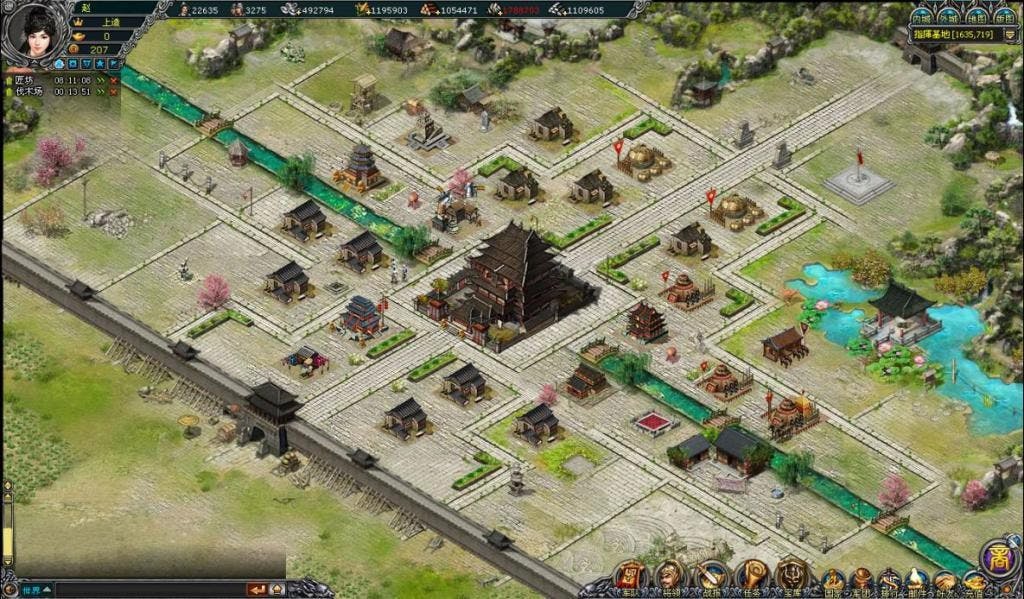This screenshot has height=599, width=1024.
Task: Open the 战报 (Battle Report) menu
Action: click(x=710, y=577)
